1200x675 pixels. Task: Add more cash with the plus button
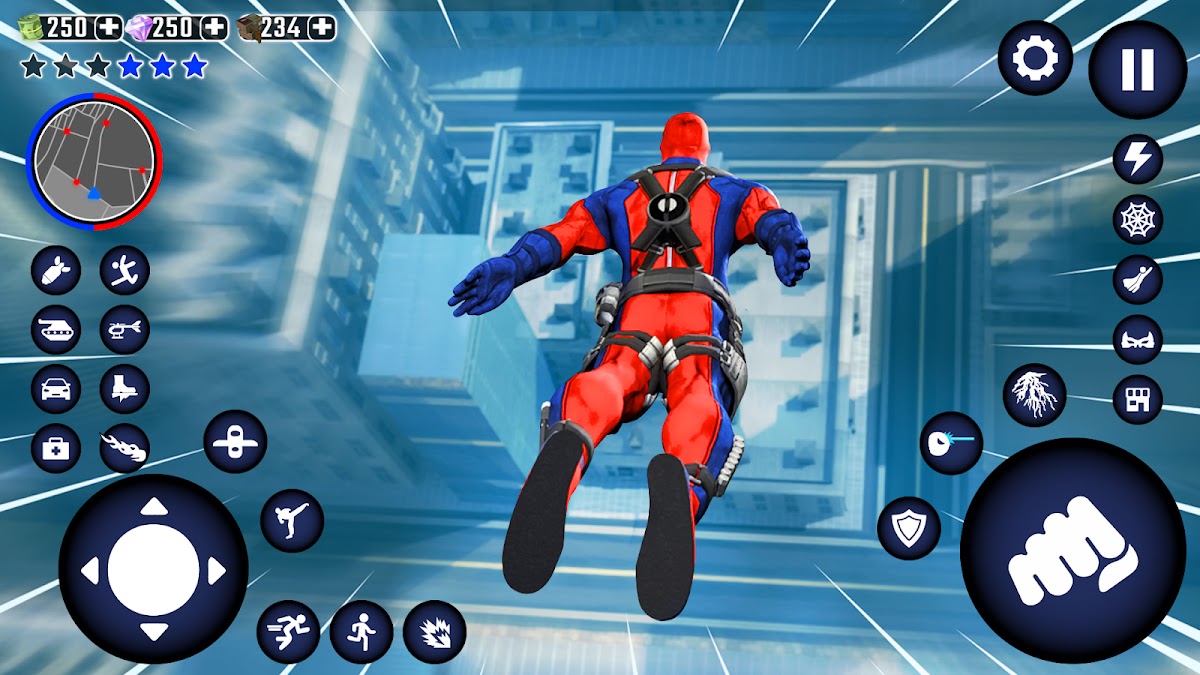click(109, 27)
